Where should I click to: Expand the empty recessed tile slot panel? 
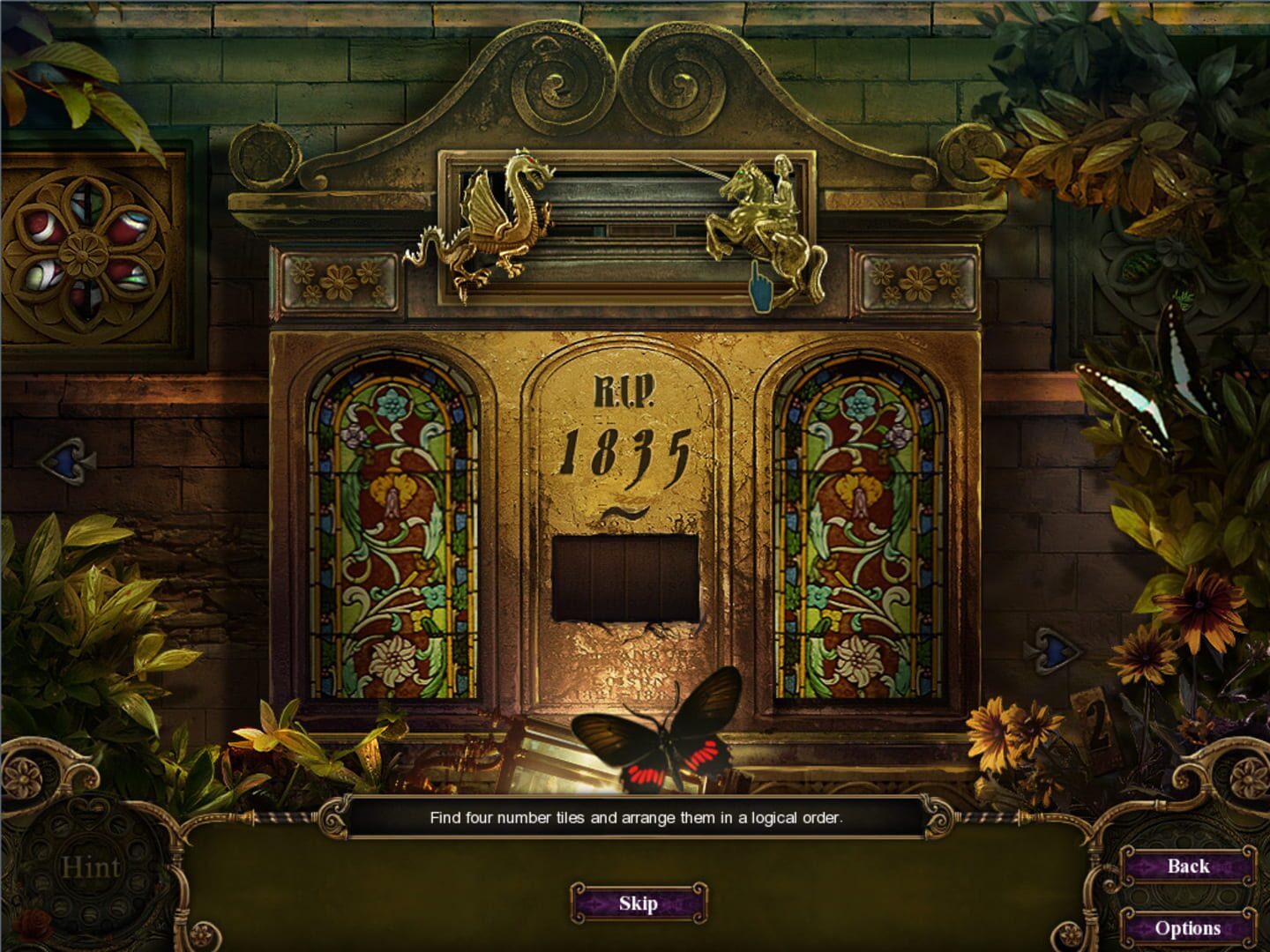pyautogui.click(x=626, y=577)
